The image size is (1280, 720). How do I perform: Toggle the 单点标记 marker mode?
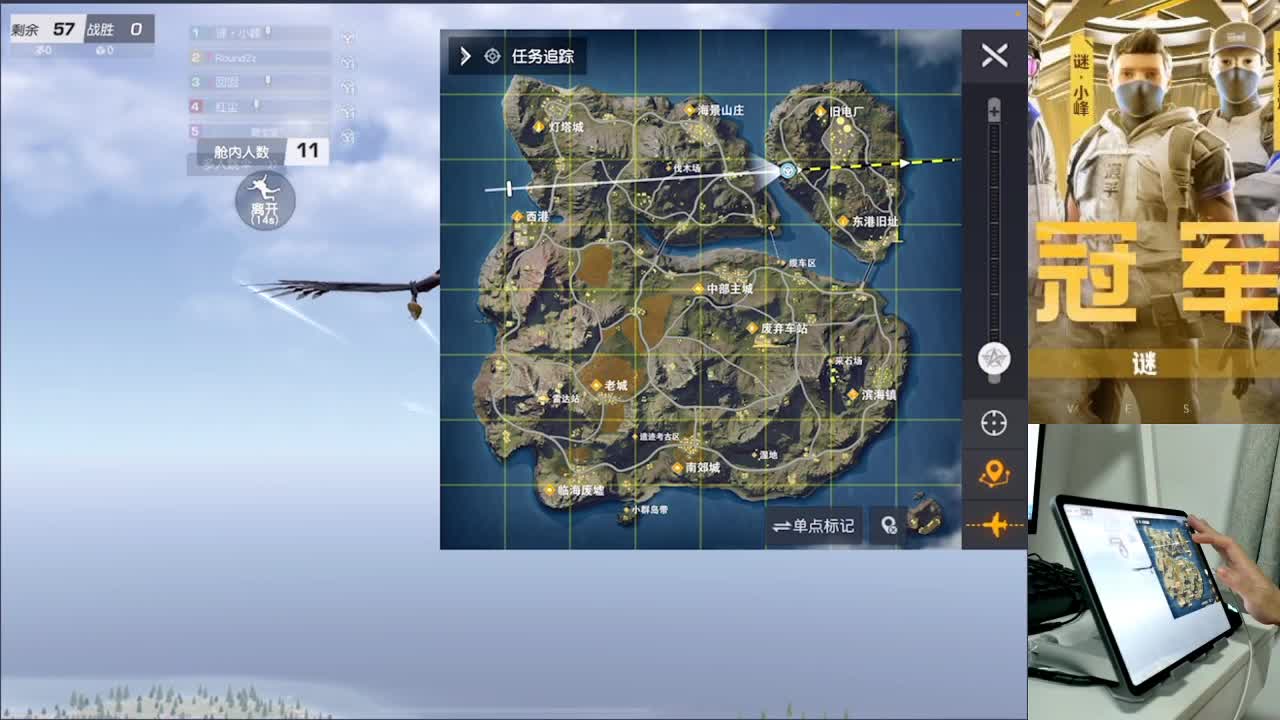(x=814, y=525)
